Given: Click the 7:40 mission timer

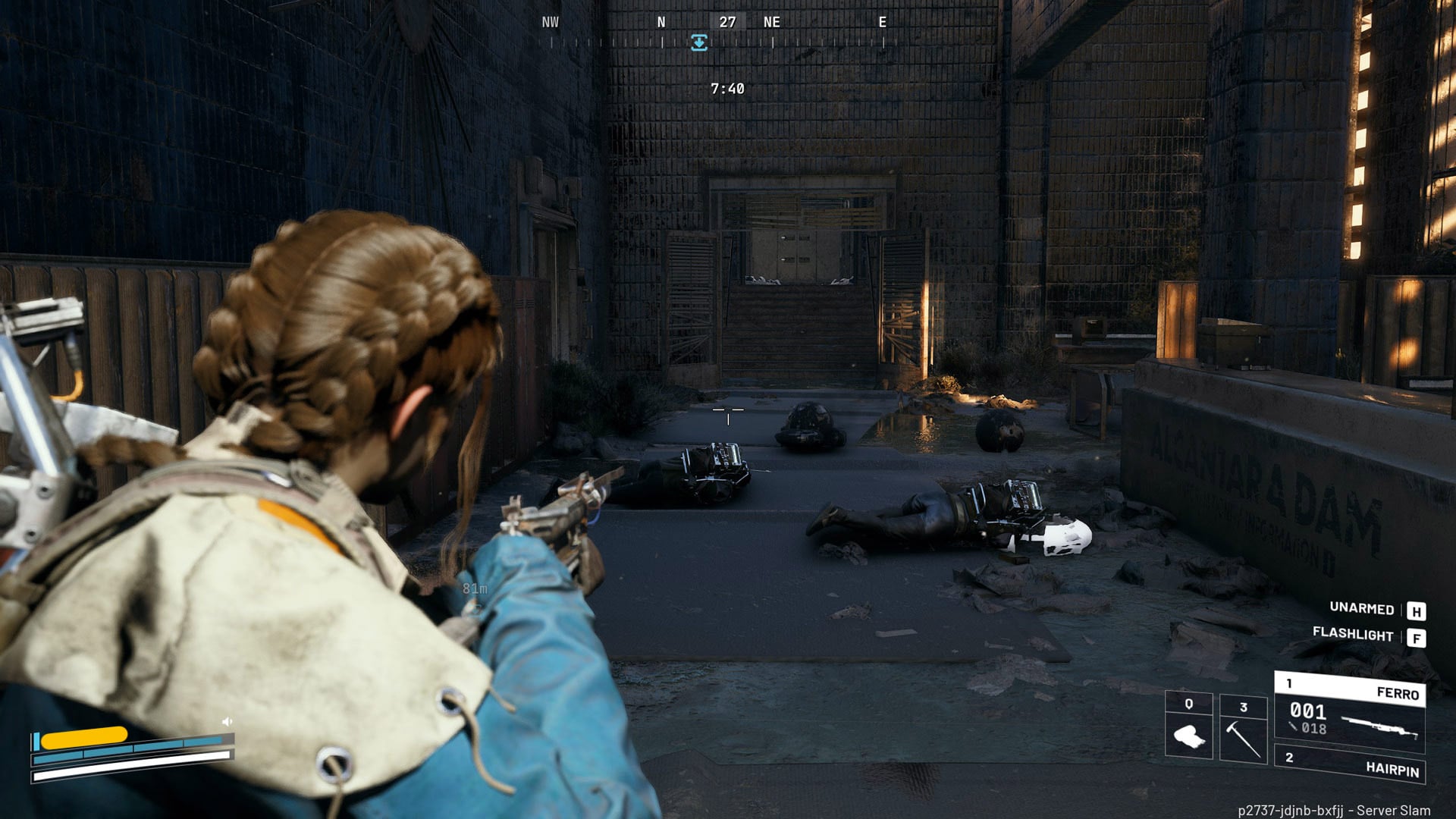Looking at the screenshot, I should point(727,87).
